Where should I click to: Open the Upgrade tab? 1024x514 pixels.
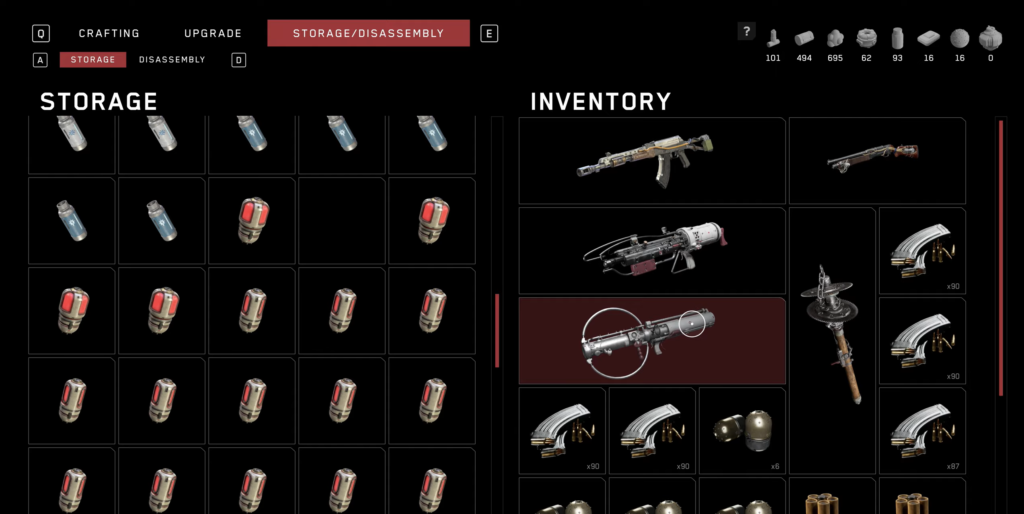213,33
